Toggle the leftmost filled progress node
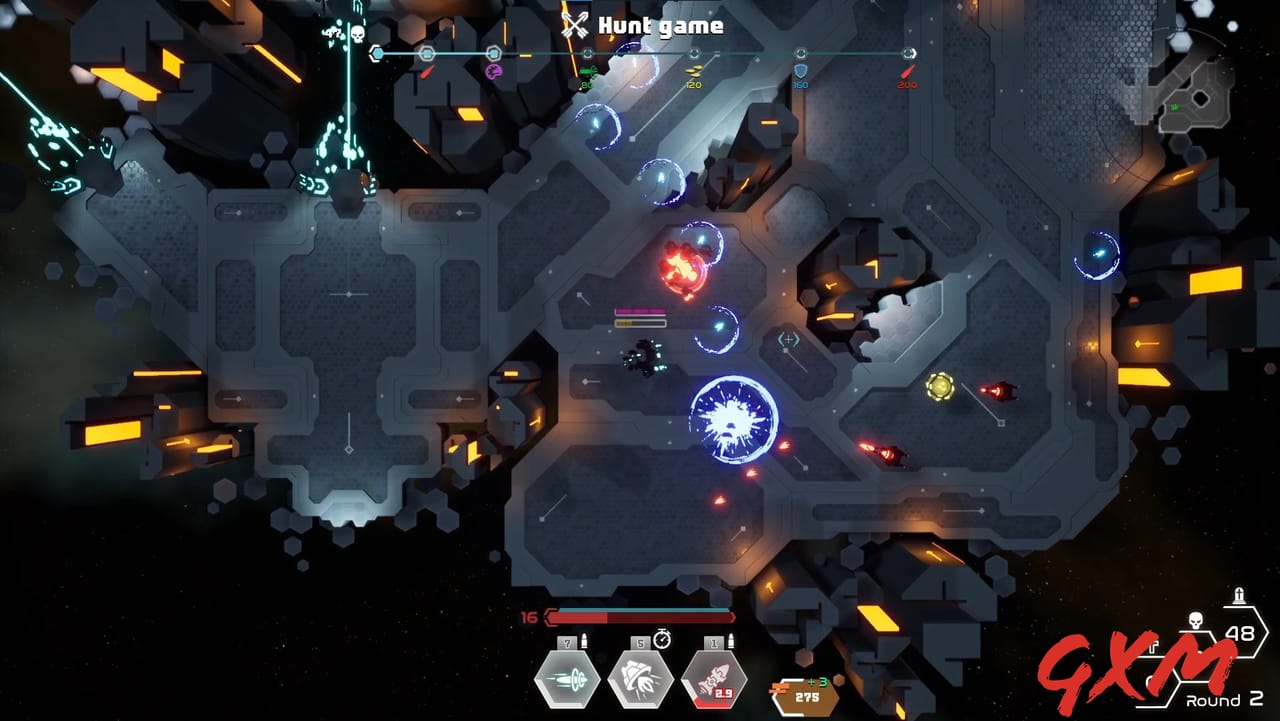Viewport: 1280px width, 721px height. 376,52
